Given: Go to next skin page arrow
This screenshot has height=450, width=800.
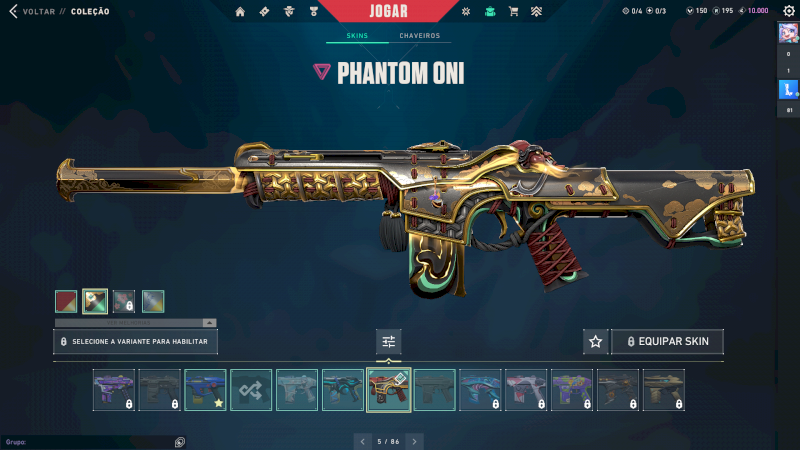Looking at the screenshot, I should click(x=415, y=441).
